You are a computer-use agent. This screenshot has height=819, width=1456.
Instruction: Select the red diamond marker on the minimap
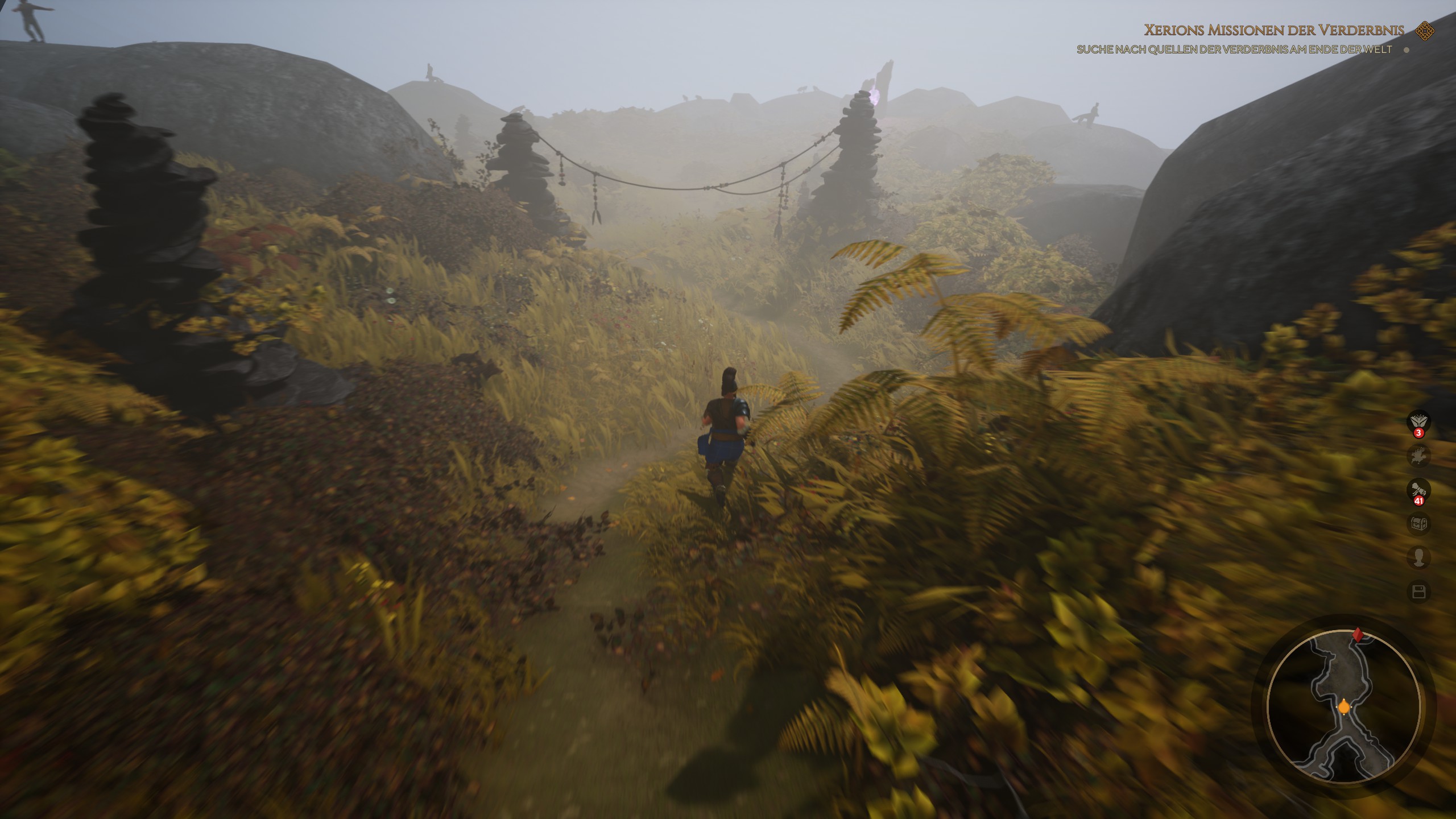pos(1358,635)
